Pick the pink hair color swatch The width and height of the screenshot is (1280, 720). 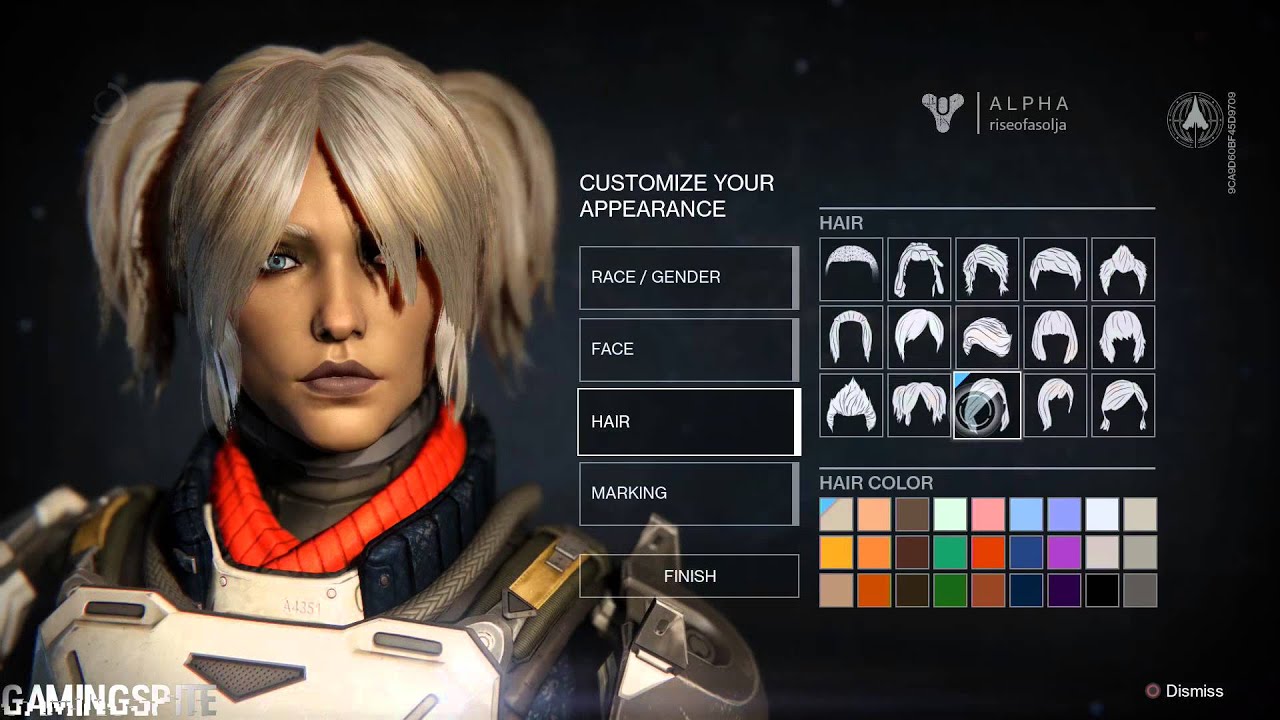pyautogui.click(x=988, y=514)
